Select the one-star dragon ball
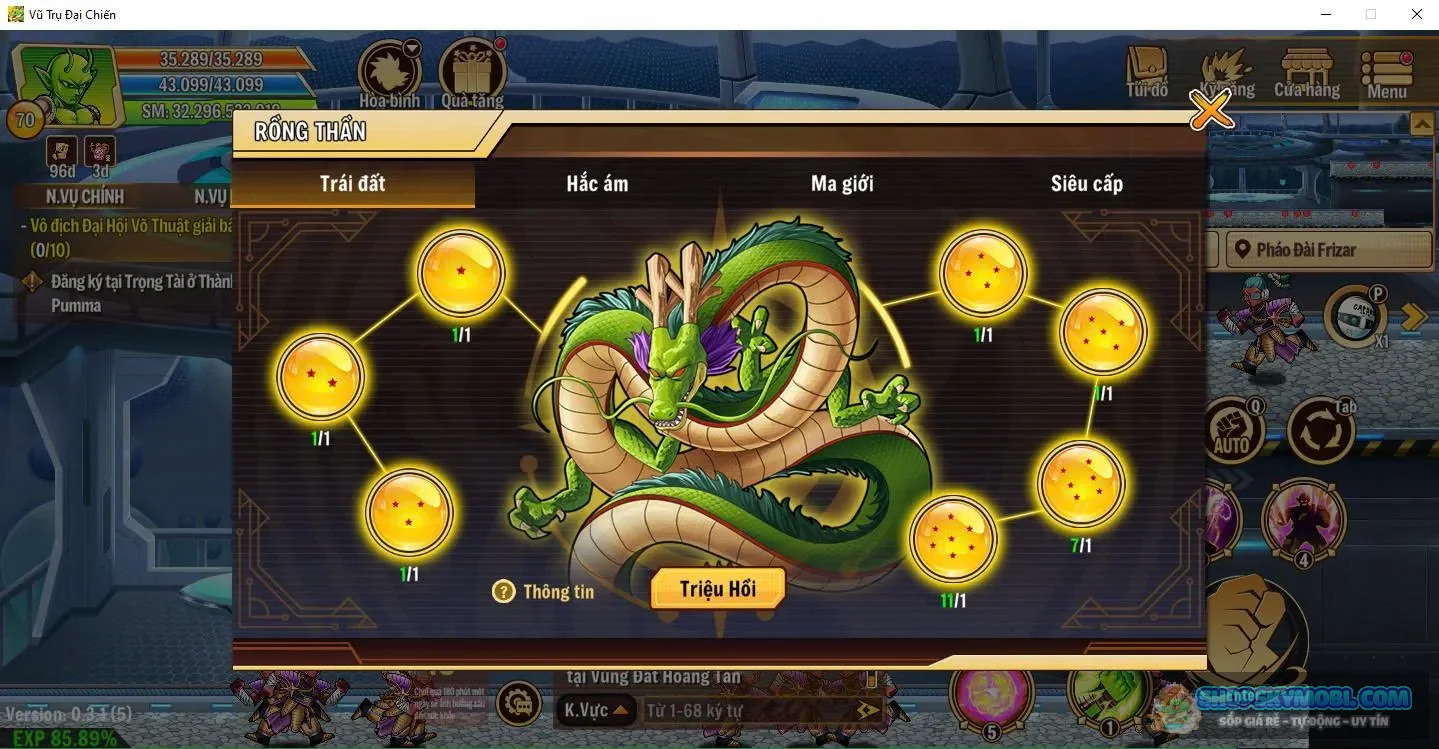 (x=461, y=270)
